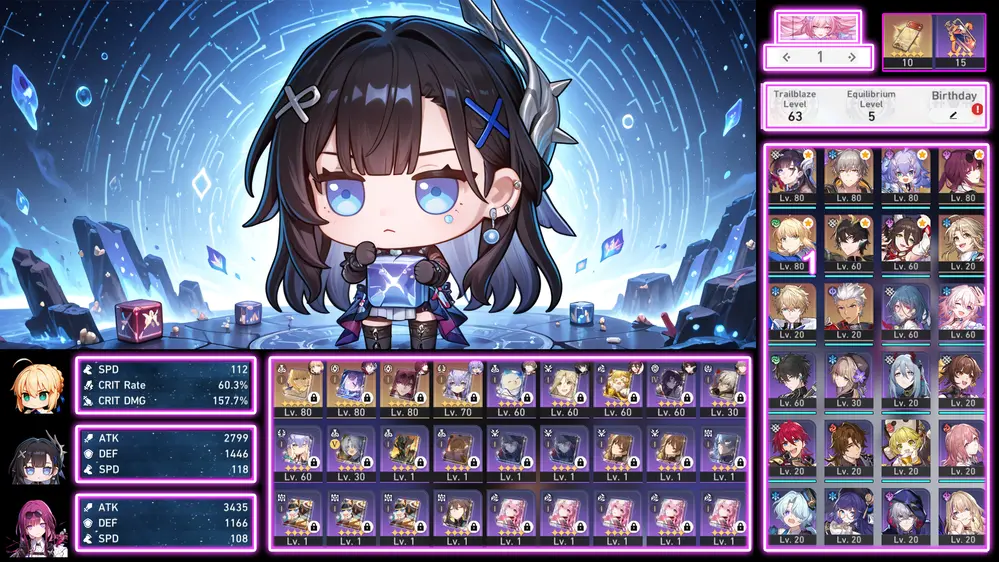Select the golden ticket item showing 10
The height and width of the screenshot is (562, 999).
click(908, 40)
